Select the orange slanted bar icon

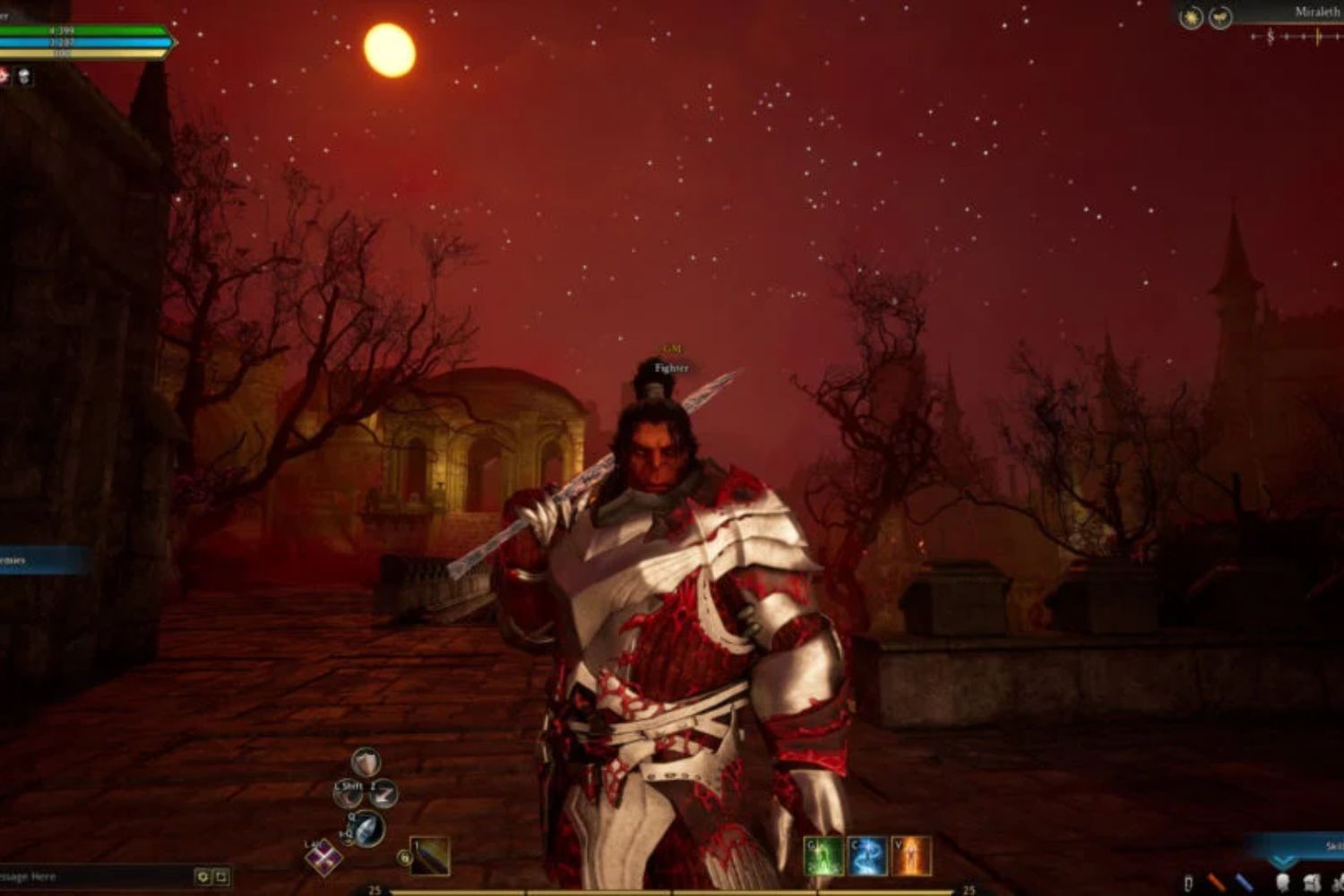click(1217, 883)
